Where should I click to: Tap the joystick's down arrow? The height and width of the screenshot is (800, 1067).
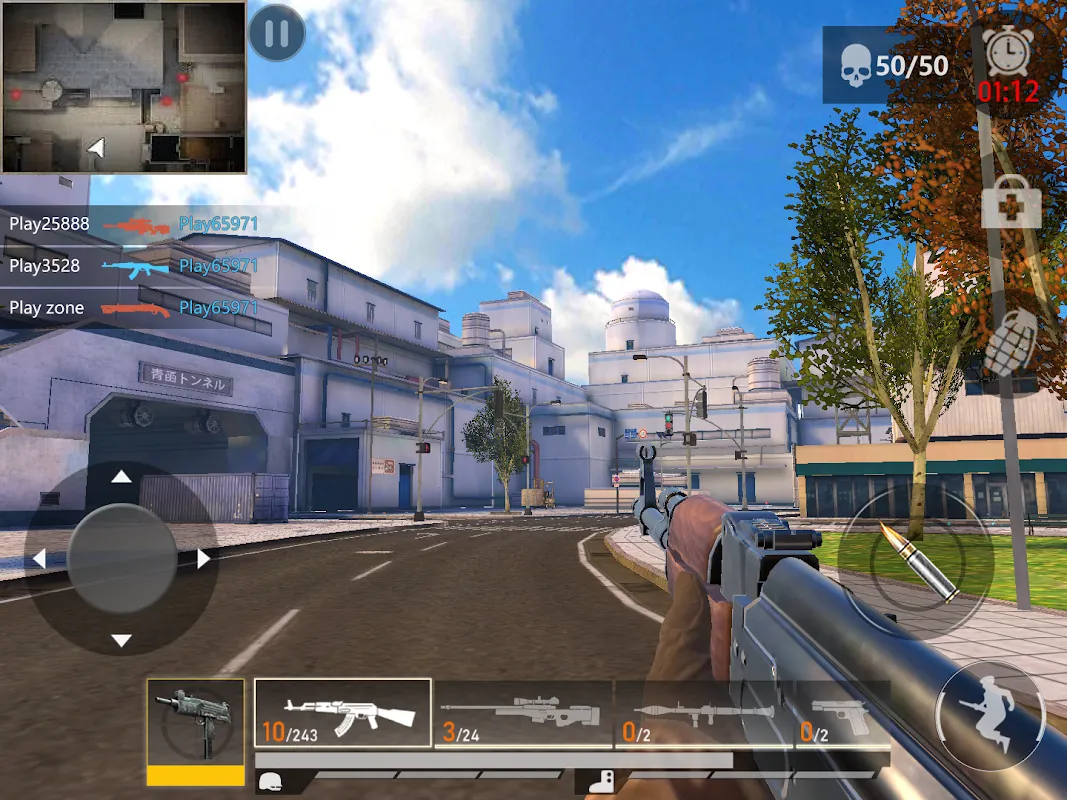(121, 640)
